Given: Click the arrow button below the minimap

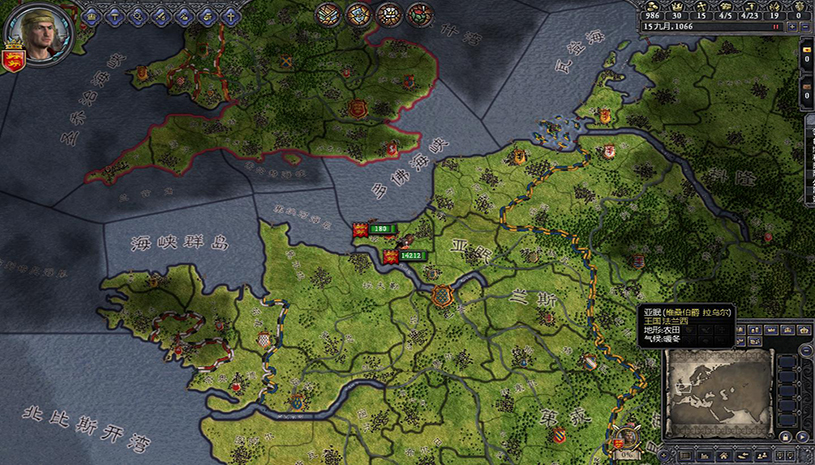Looking at the screenshot, I should pyautogui.click(x=800, y=437).
